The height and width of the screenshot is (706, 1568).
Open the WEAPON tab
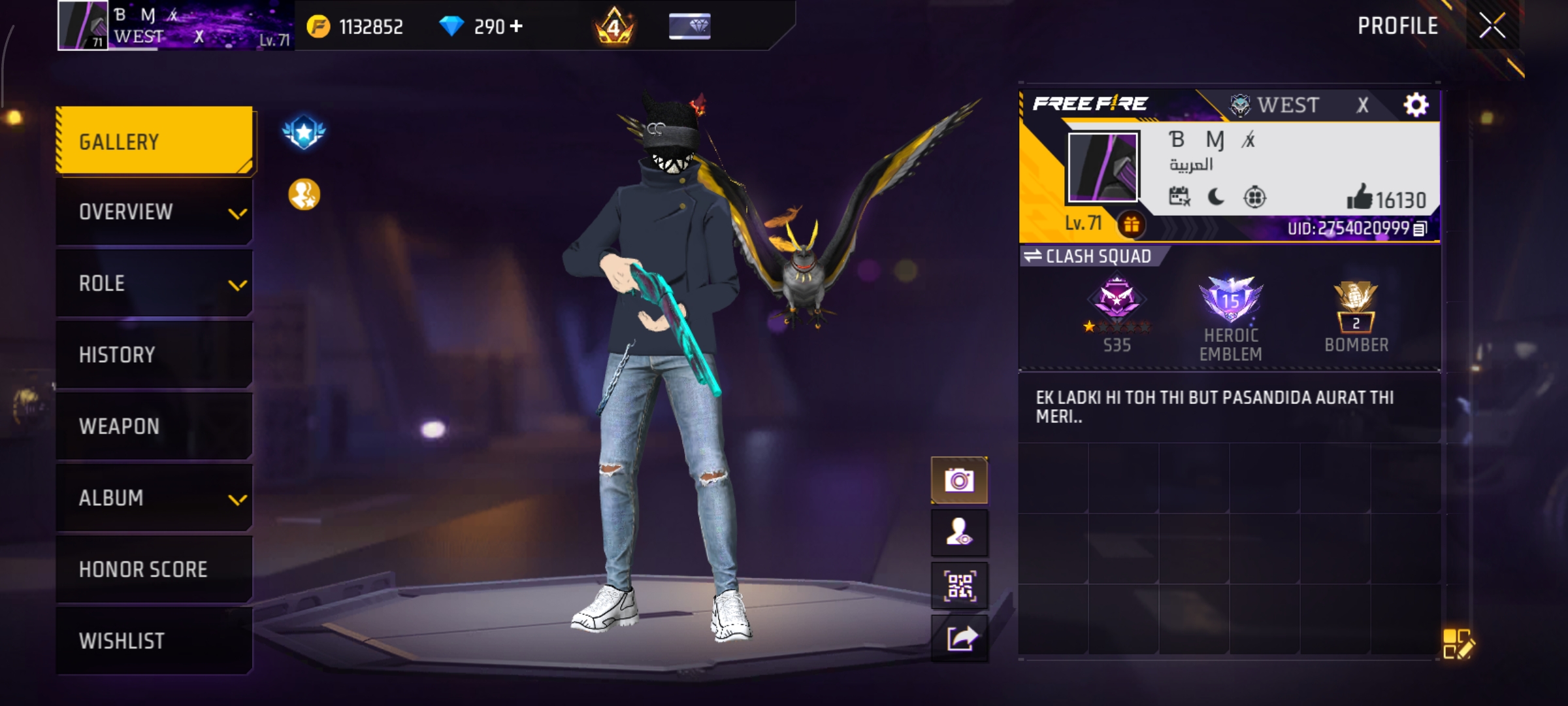tap(154, 426)
